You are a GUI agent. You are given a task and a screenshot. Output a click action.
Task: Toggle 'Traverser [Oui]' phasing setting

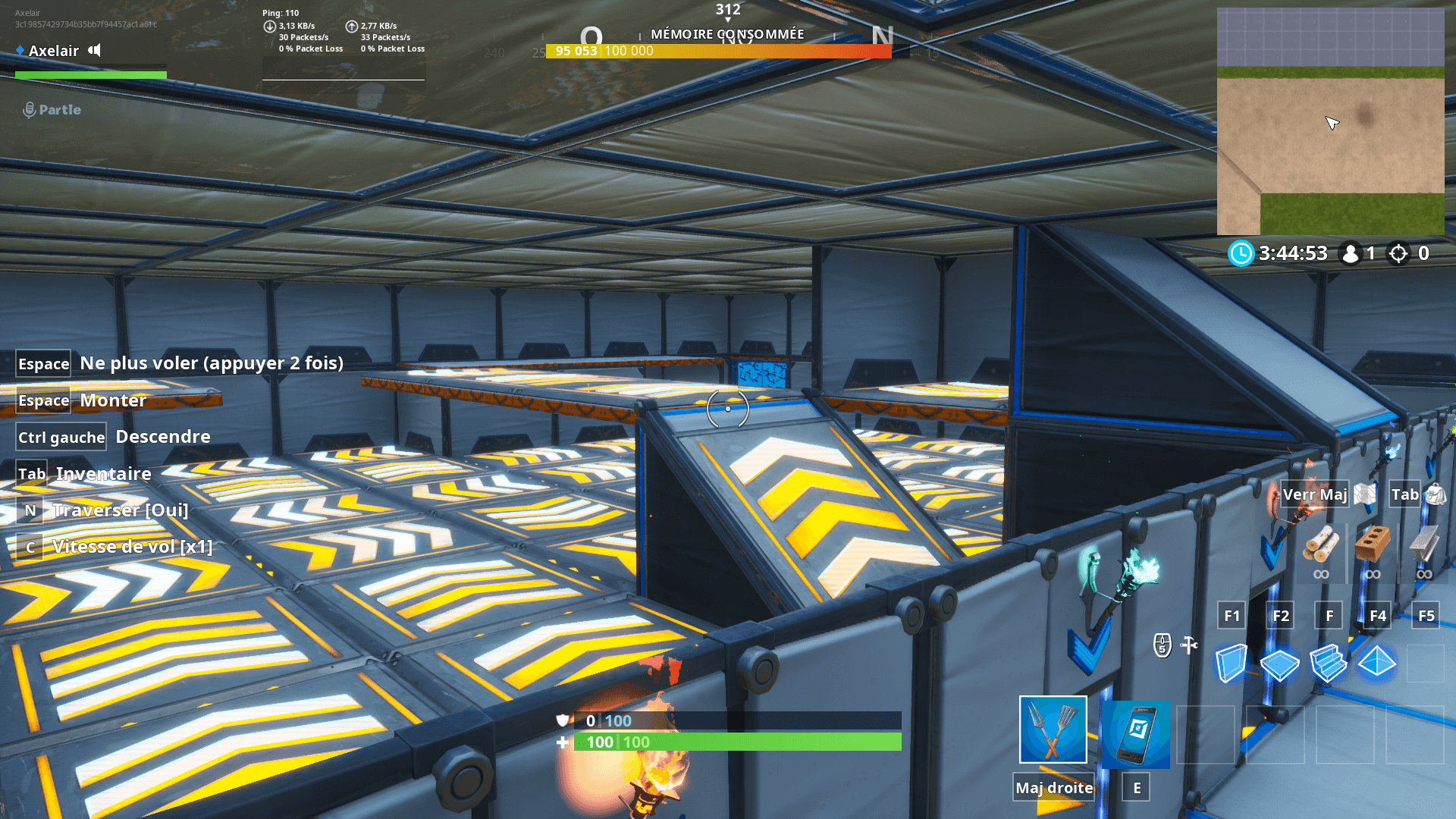point(120,510)
